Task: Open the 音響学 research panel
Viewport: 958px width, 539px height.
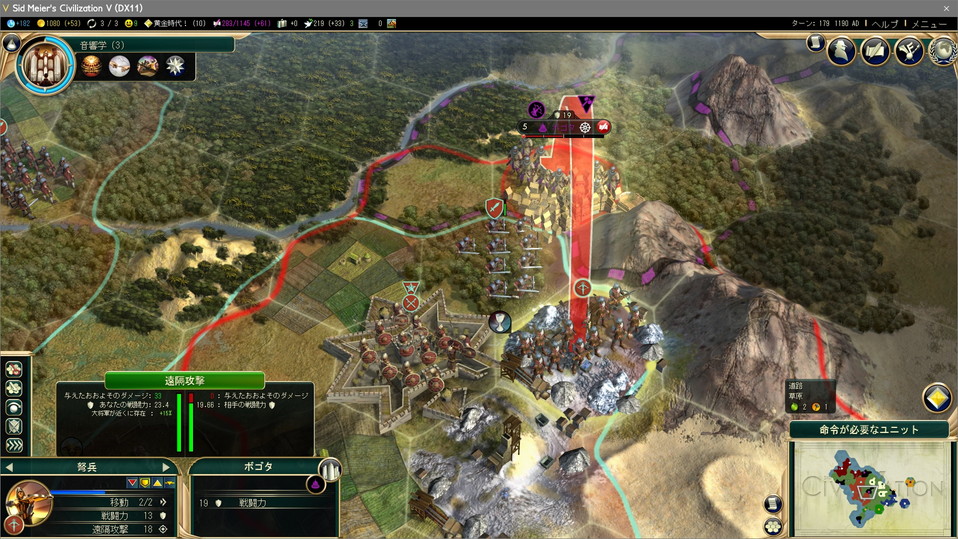Action: (x=46, y=66)
